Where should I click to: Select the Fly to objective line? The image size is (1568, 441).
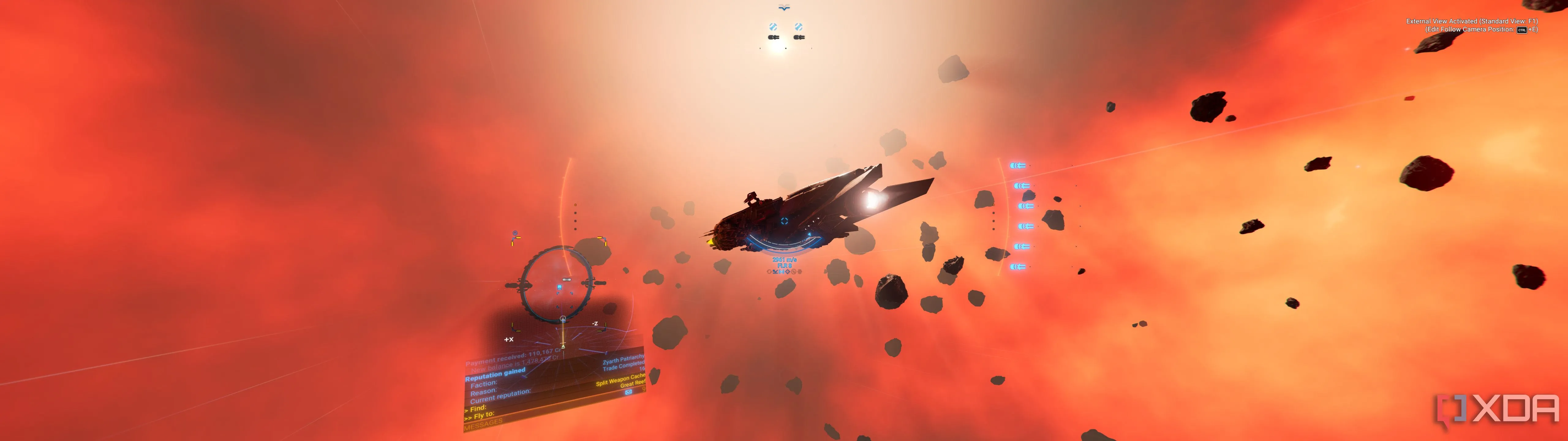coord(480,416)
